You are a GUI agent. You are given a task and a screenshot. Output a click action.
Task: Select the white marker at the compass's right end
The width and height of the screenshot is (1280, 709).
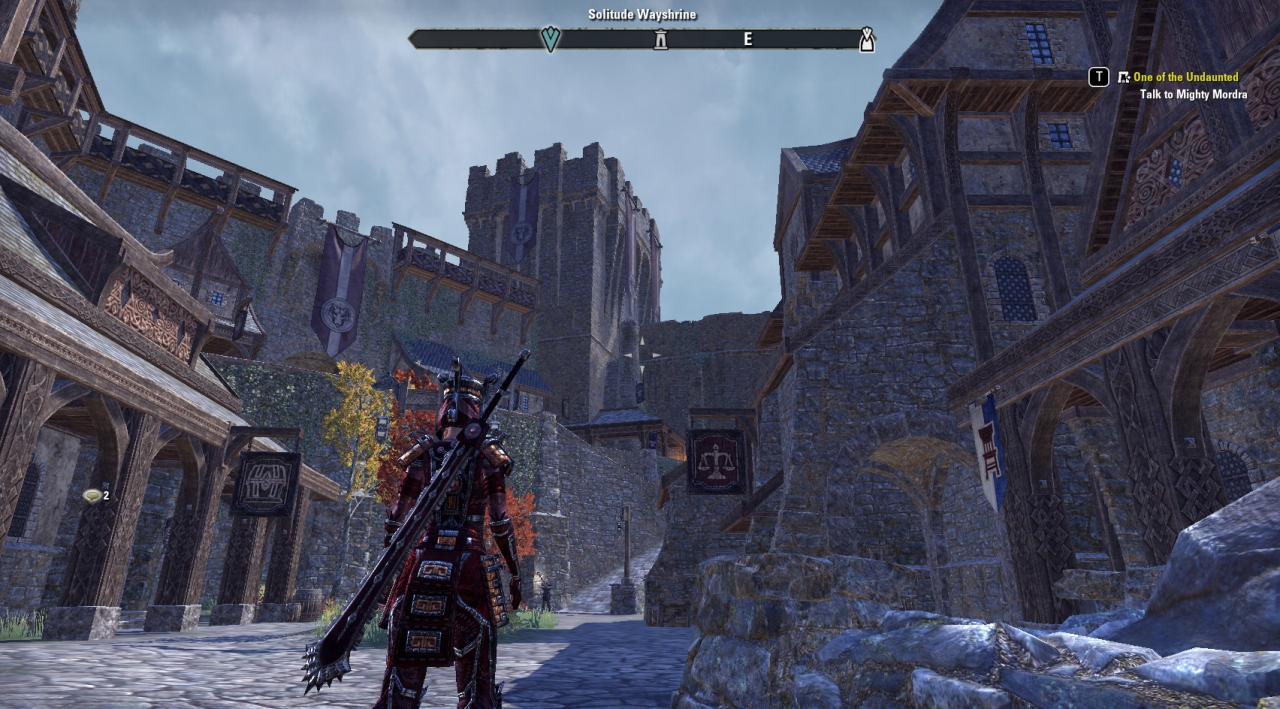[867, 40]
